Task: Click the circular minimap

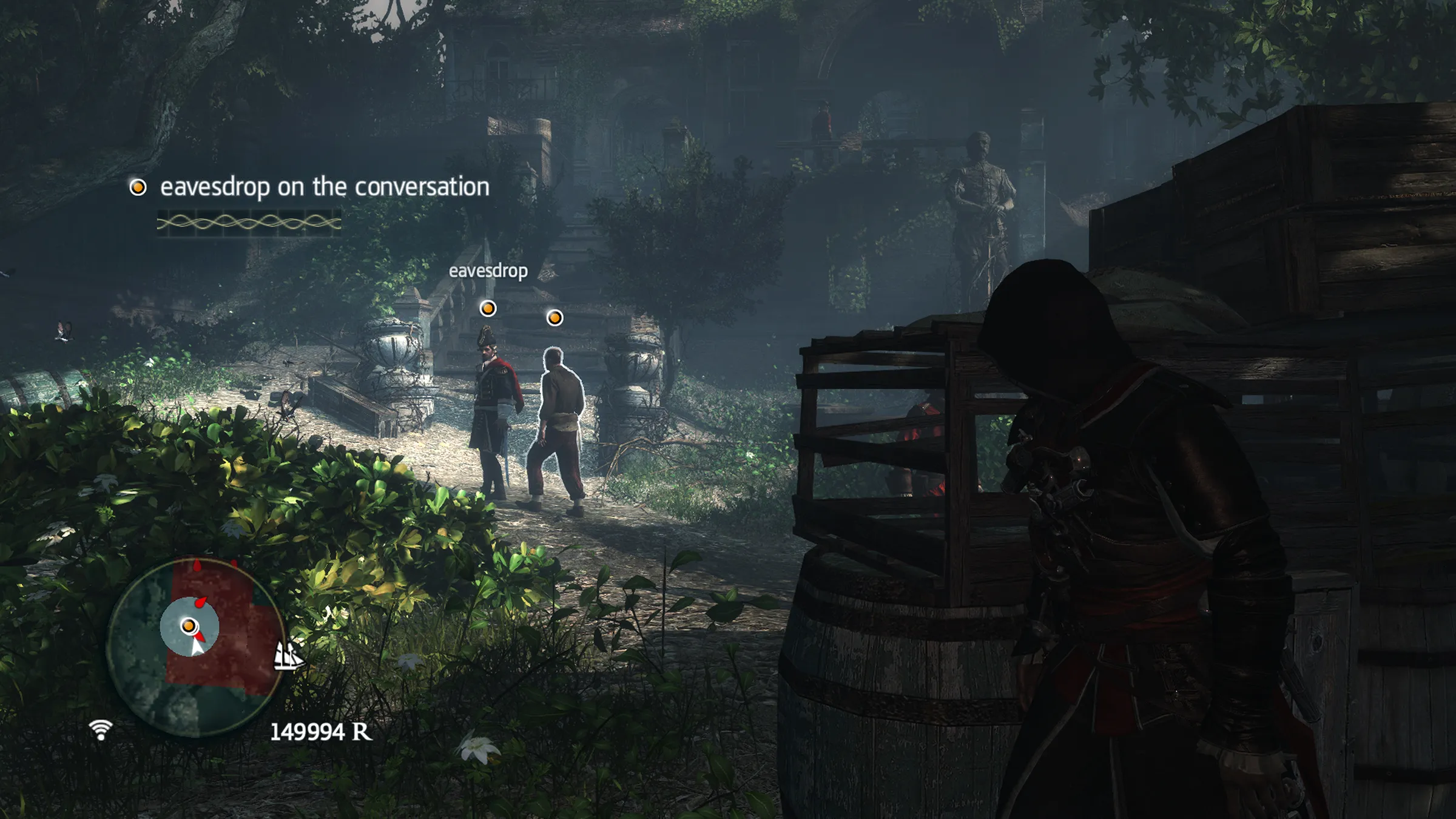Action: [x=195, y=647]
